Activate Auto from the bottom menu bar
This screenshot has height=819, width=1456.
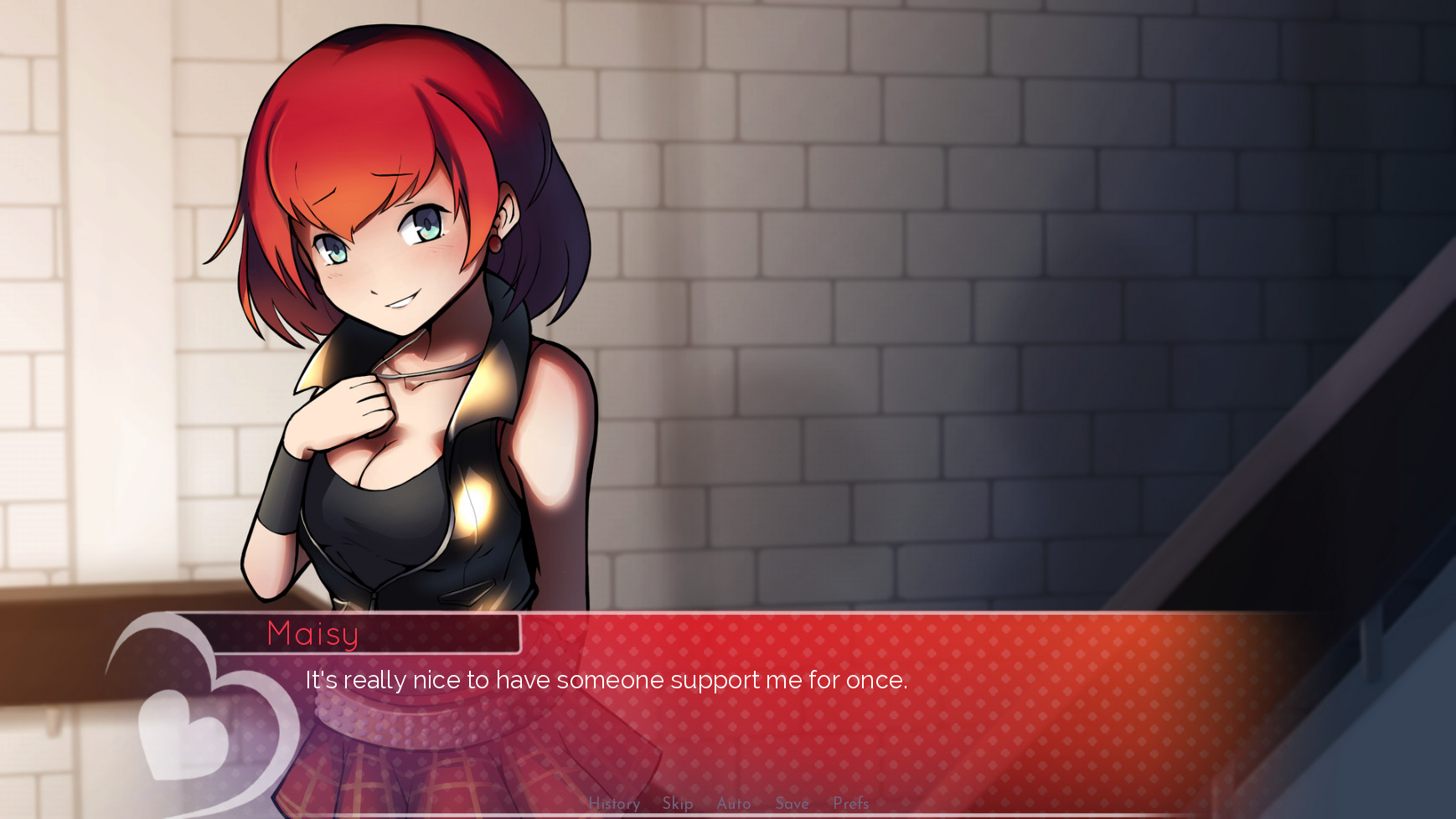point(733,804)
